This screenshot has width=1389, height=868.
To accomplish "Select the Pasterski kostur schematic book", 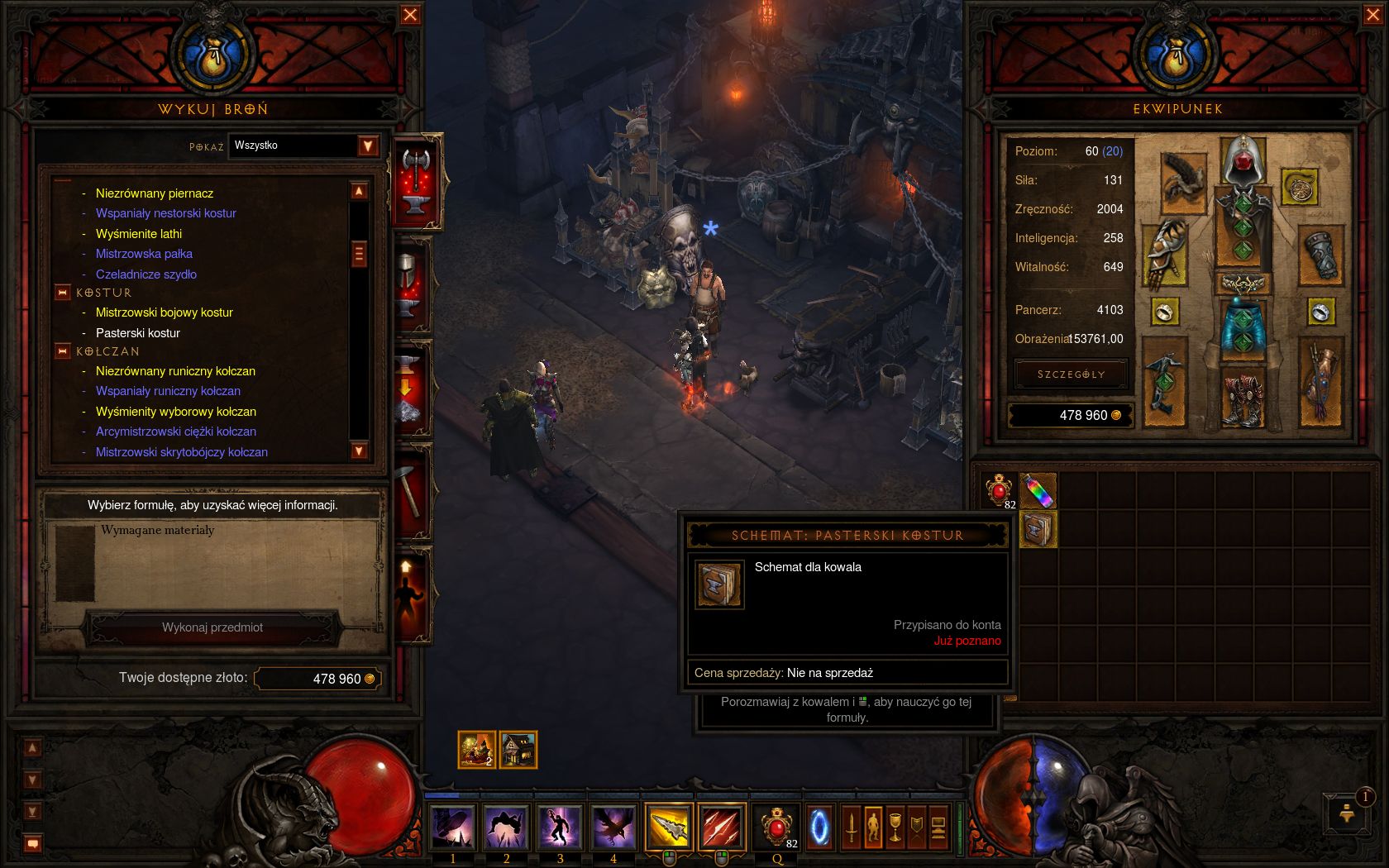I will click(x=1038, y=530).
